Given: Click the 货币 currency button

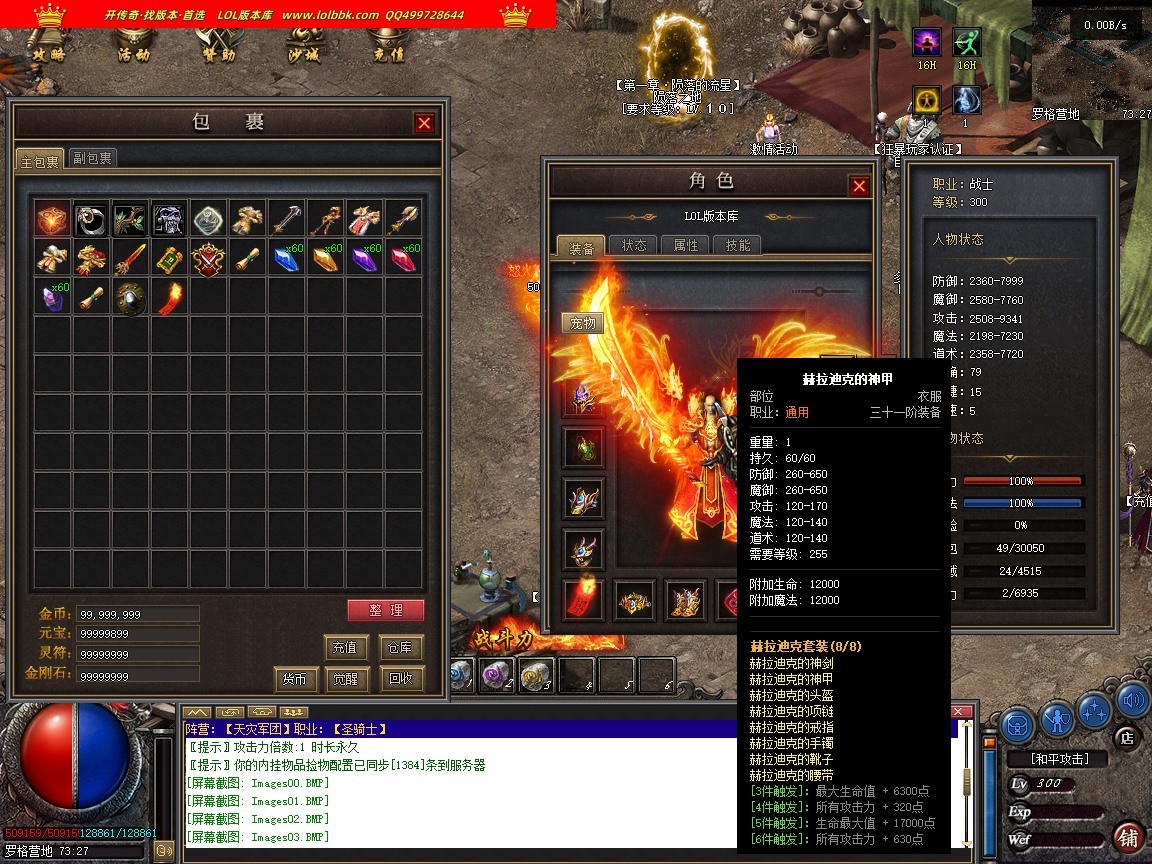Looking at the screenshot, I should point(295,680).
